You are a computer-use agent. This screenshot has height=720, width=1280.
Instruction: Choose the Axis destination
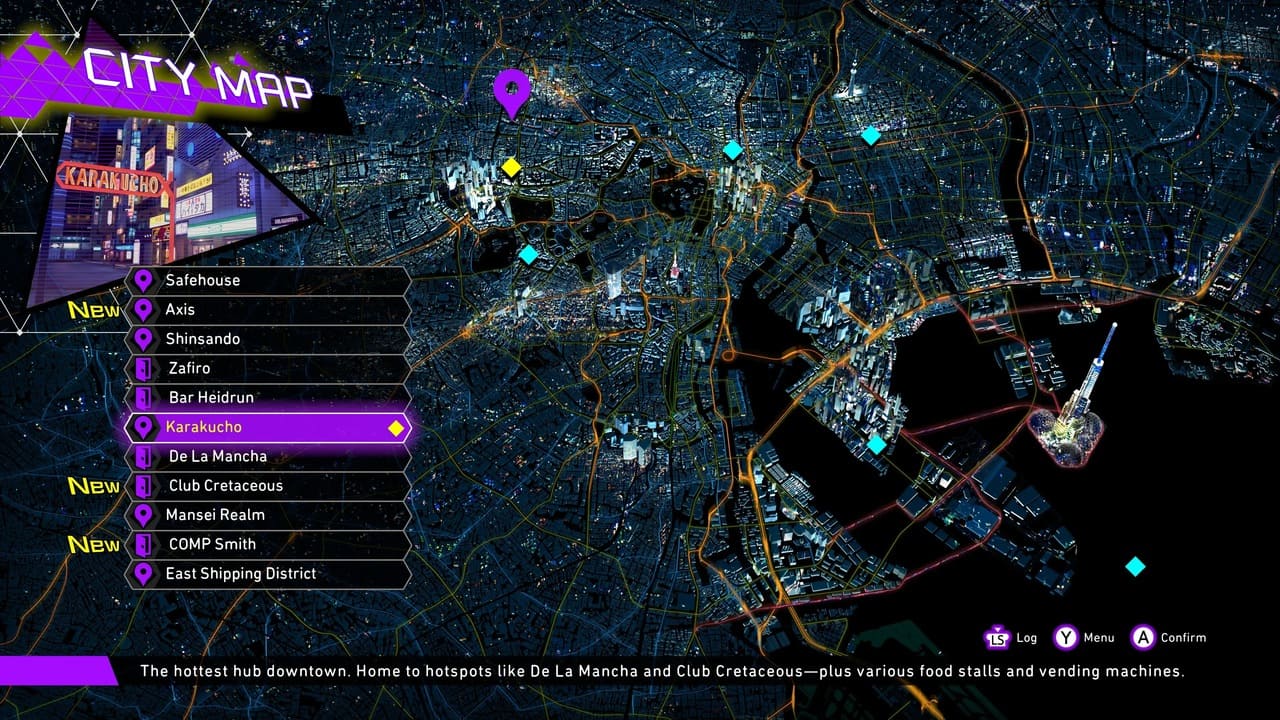pos(266,310)
